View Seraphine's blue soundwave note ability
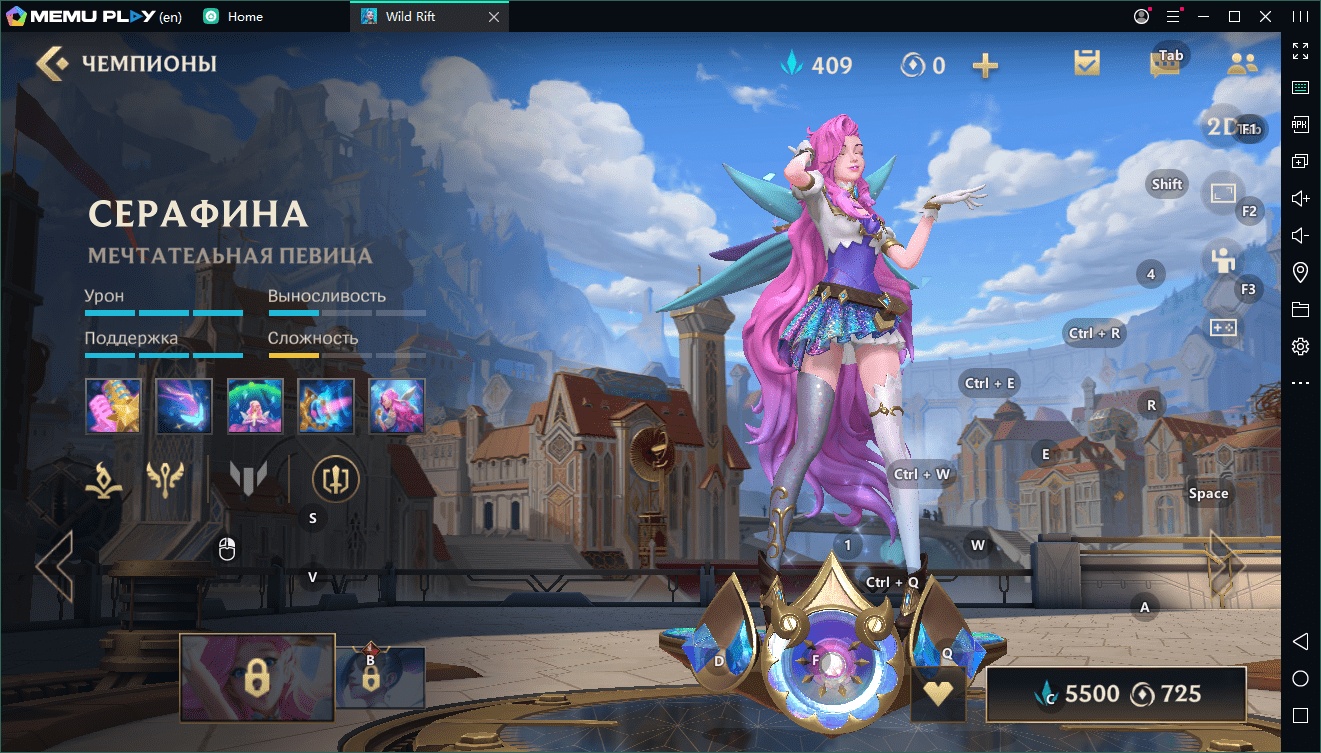 pyautogui.click(x=184, y=405)
